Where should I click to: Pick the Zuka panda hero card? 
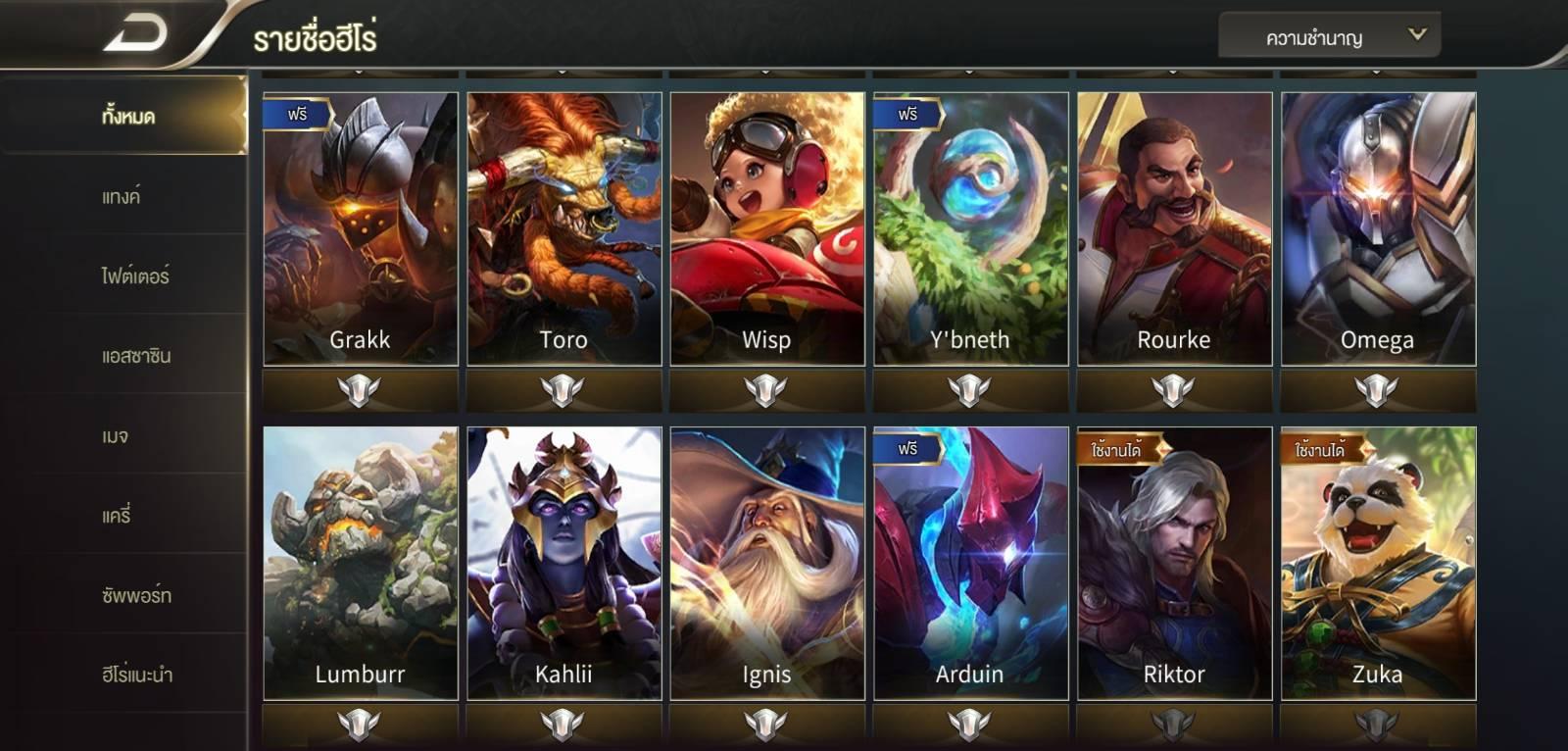[x=1378, y=563]
